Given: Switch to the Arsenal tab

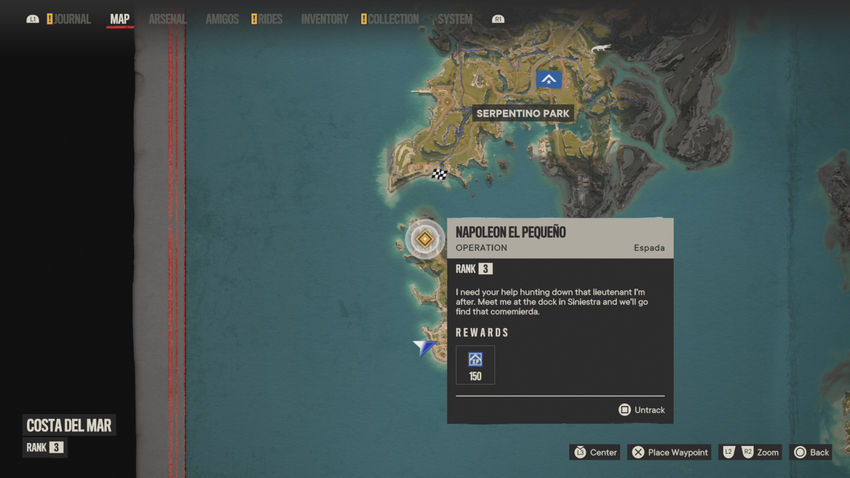Looking at the screenshot, I should tap(167, 19).
